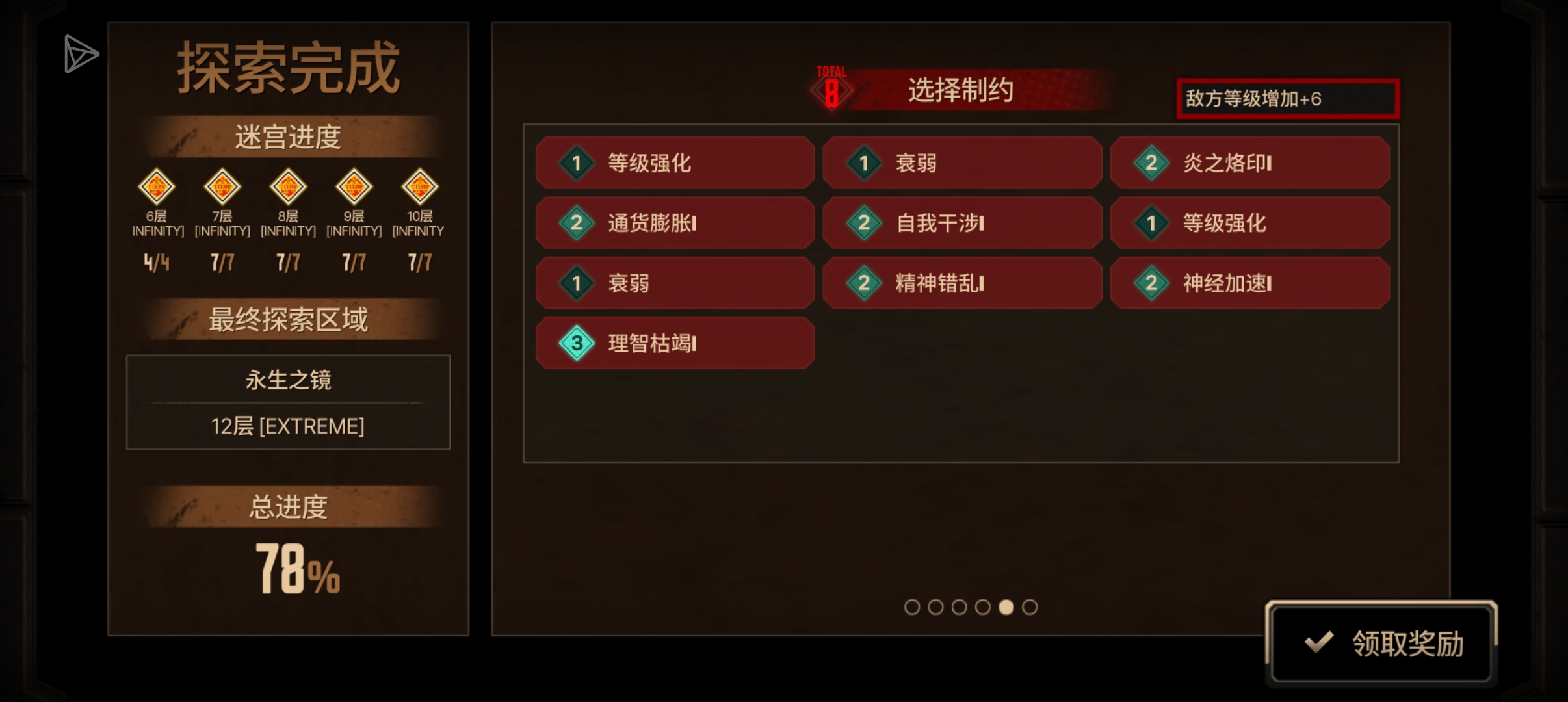Click the 78% total progress value
Viewport: 1568px width, 702px height.
(x=298, y=569)
